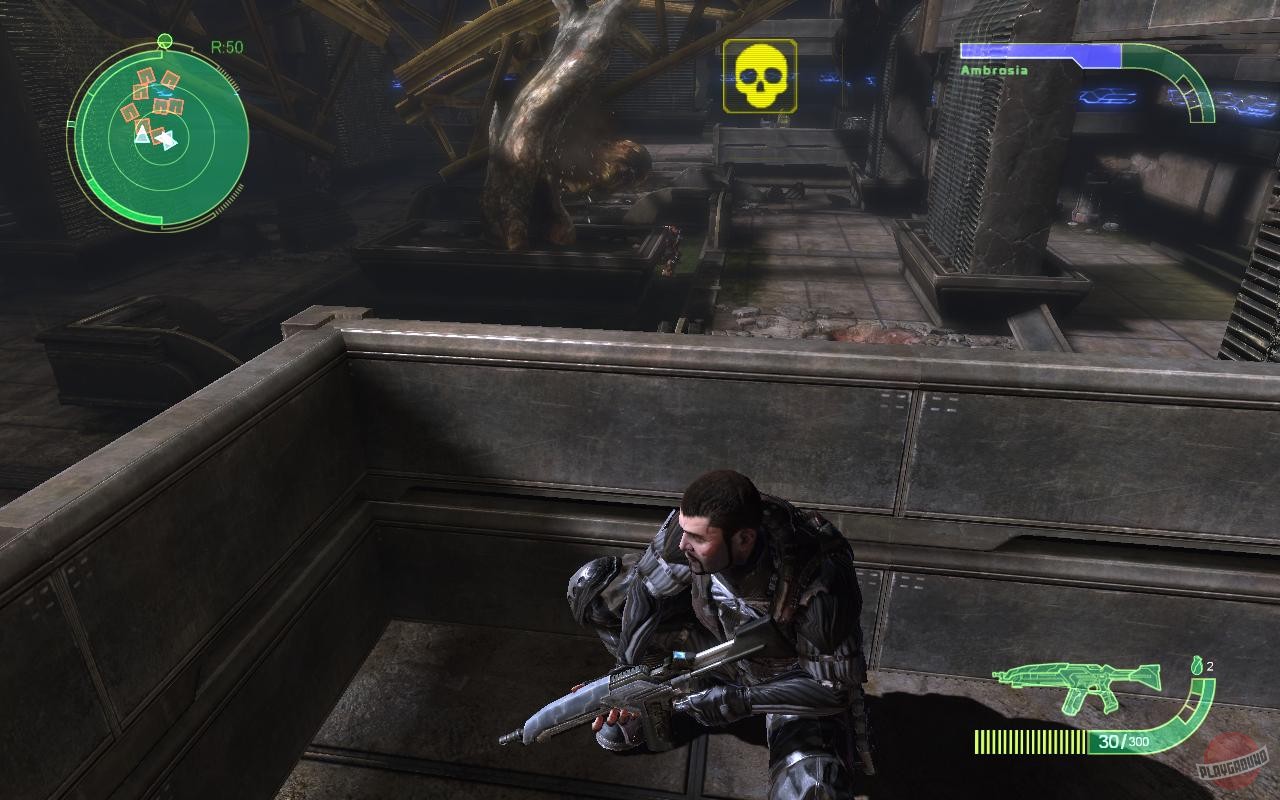The image size is (1280, 800).
Task: Click the blue Ambrosia progress bar
Action: (x=1040, y=52)
